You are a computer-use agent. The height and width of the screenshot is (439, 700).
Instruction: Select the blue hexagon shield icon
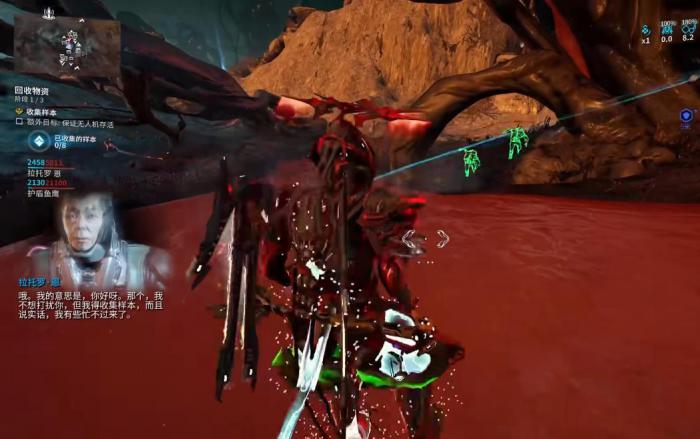point(686,116)
